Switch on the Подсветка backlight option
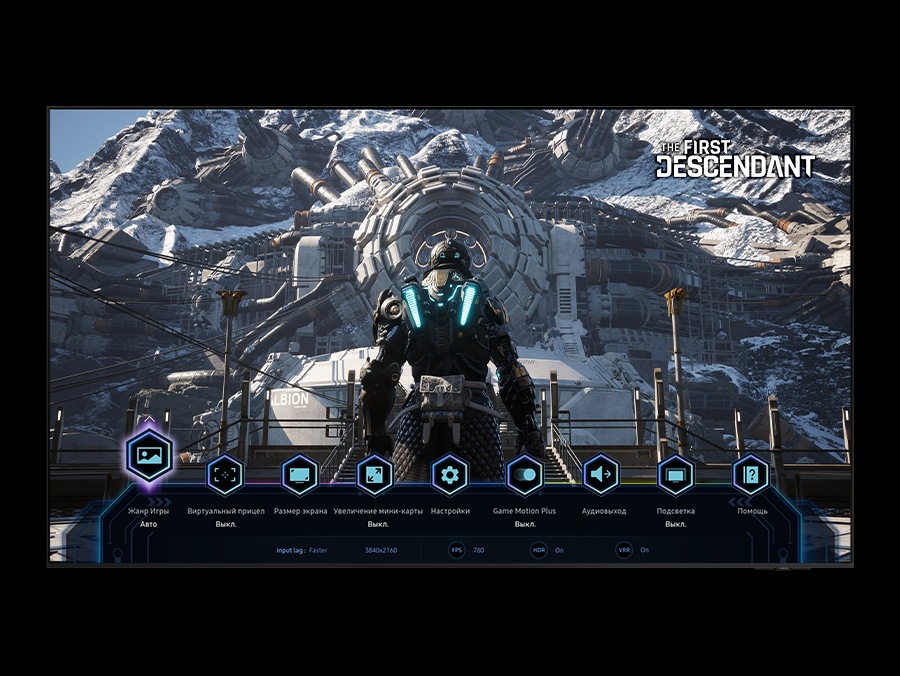 [676, 474]
